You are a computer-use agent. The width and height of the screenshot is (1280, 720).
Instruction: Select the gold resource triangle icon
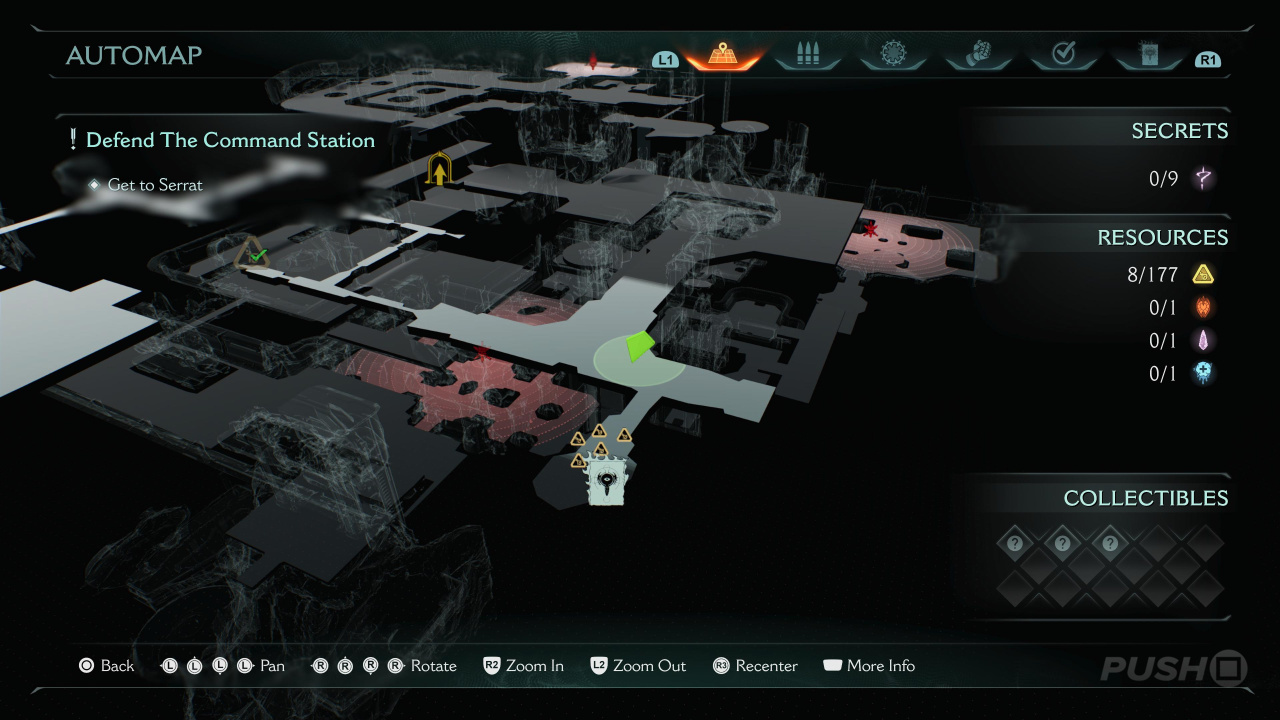(1203, 274)
